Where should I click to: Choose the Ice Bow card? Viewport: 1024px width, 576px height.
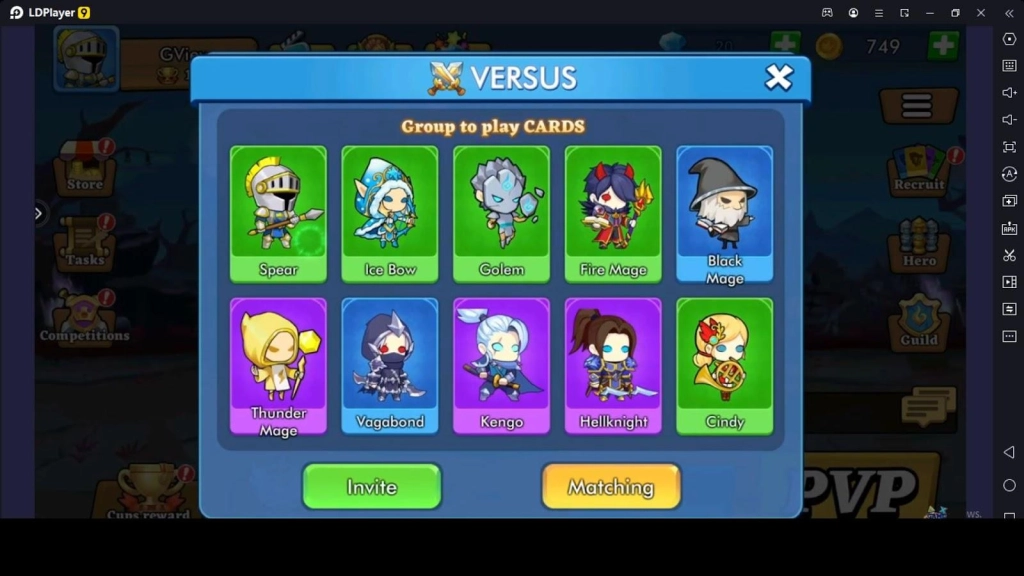[x=390, y=213]
